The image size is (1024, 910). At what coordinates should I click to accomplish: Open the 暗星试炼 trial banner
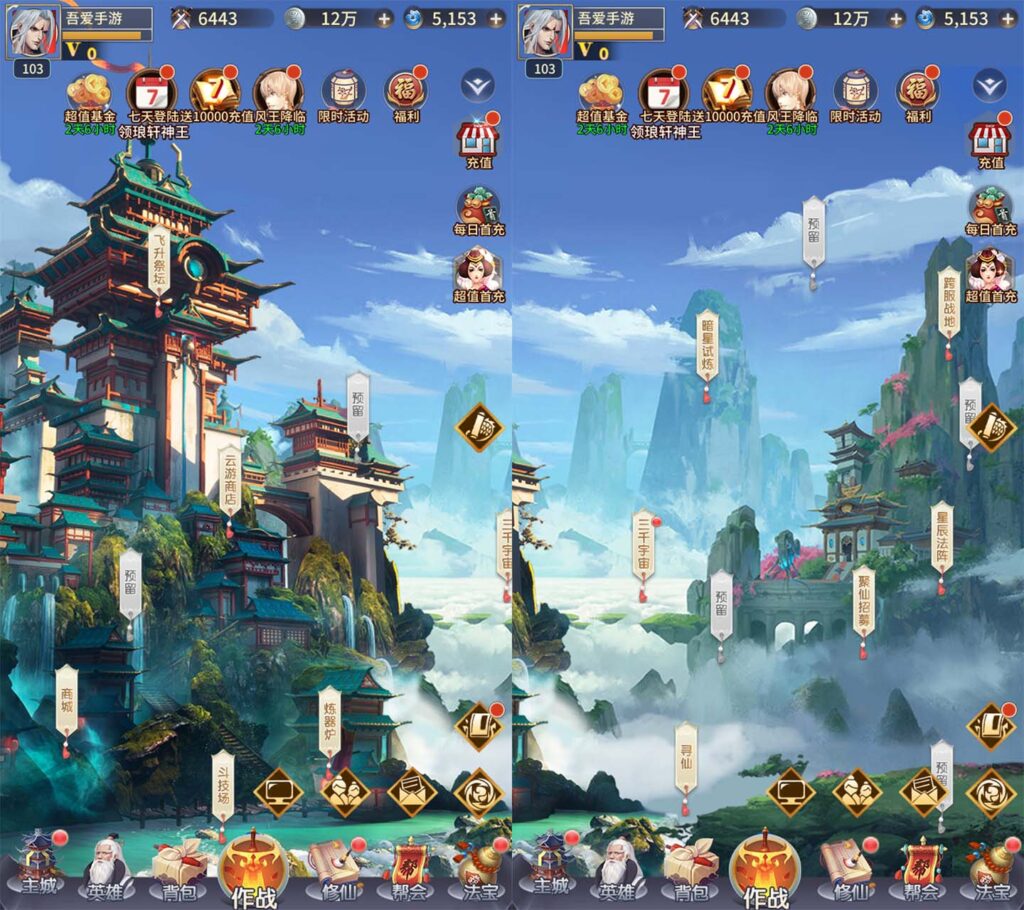point(707,346)
